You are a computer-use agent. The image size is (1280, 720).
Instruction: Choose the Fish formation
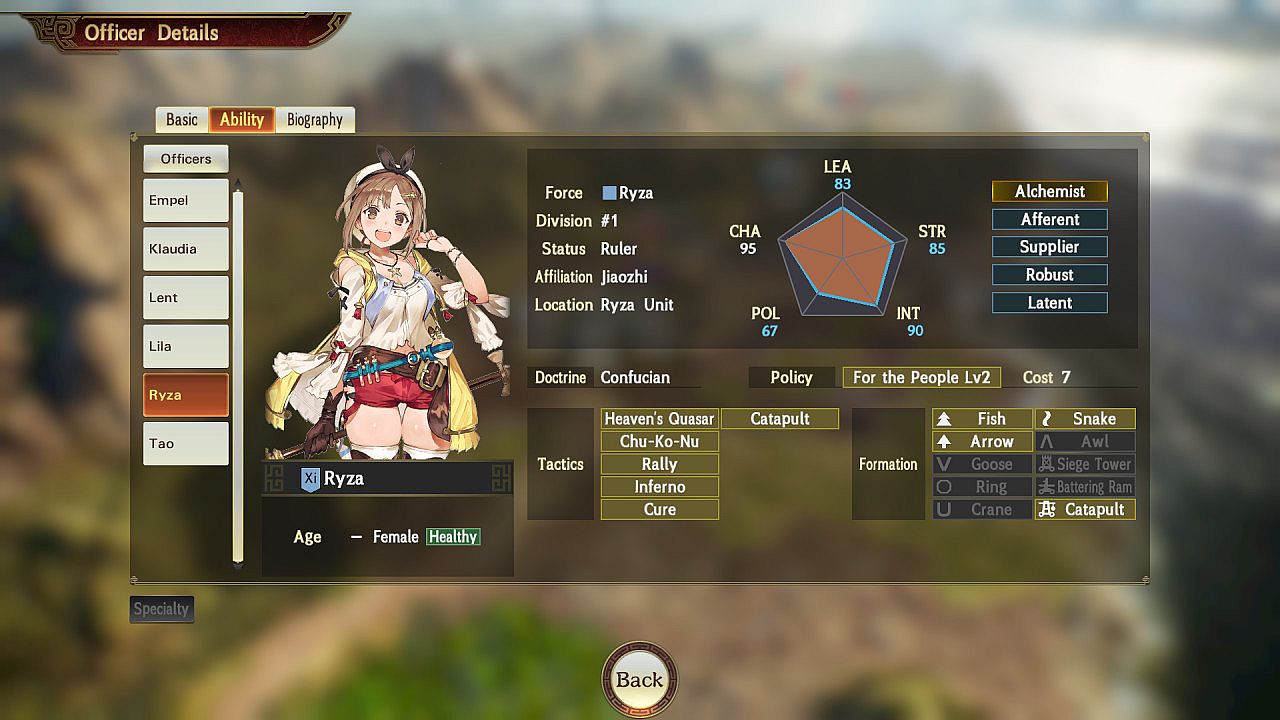click(x=982, y=419)
